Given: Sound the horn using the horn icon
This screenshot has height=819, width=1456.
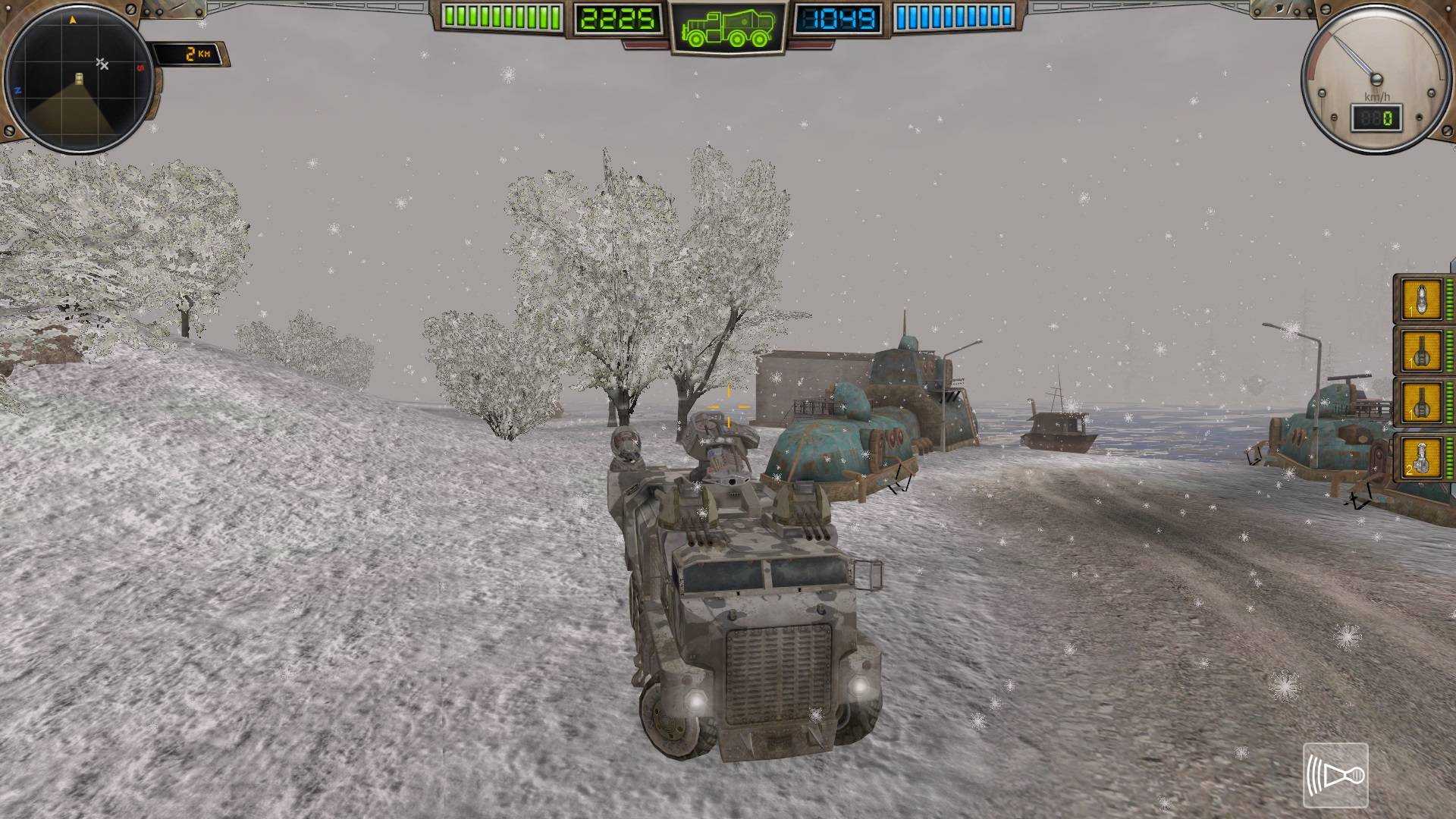Looking at the screenshot, I should 1335,775.
